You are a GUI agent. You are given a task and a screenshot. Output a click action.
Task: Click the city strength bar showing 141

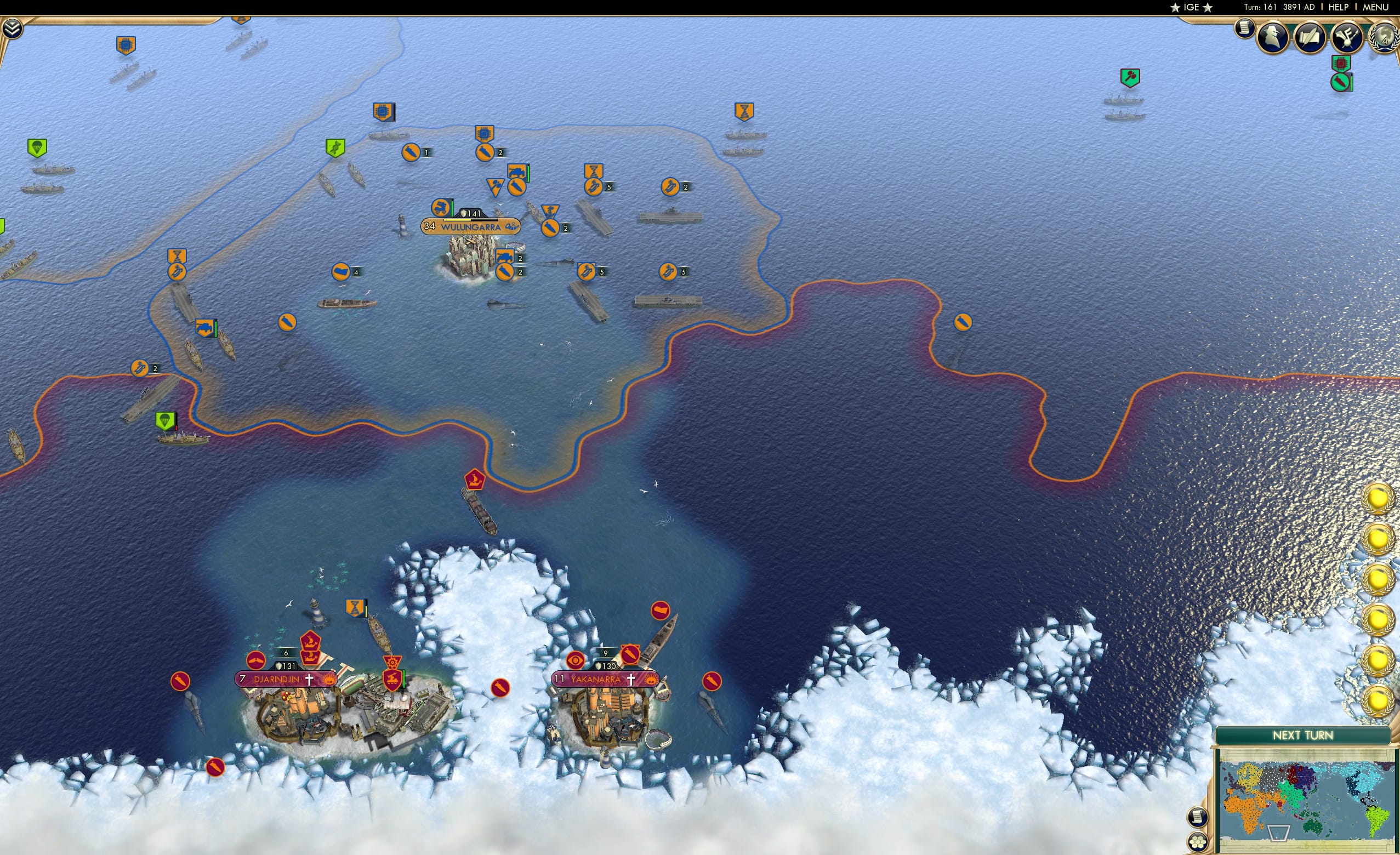471,214
